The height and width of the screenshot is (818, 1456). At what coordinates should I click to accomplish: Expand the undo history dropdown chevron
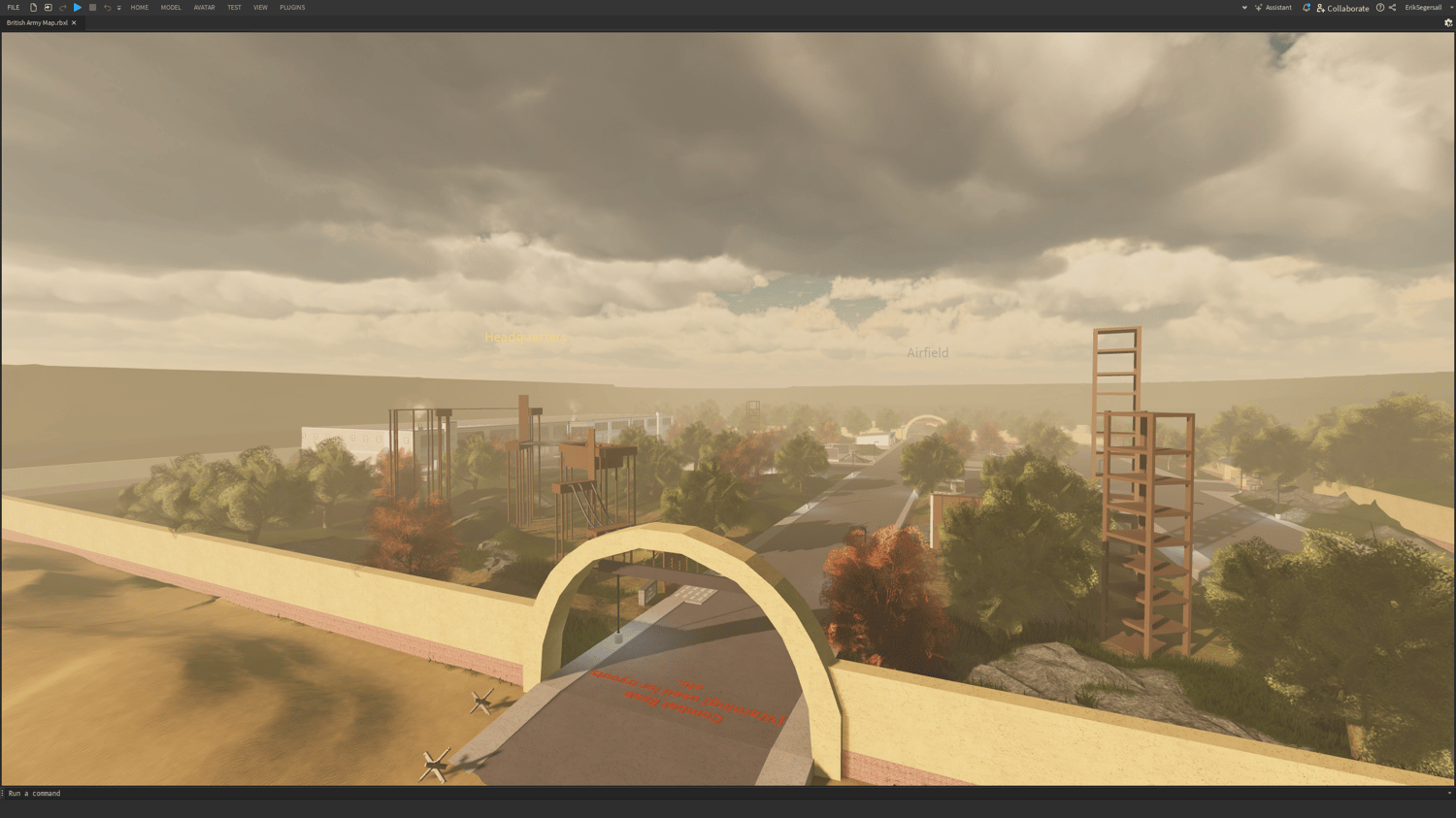pos(118,7)
